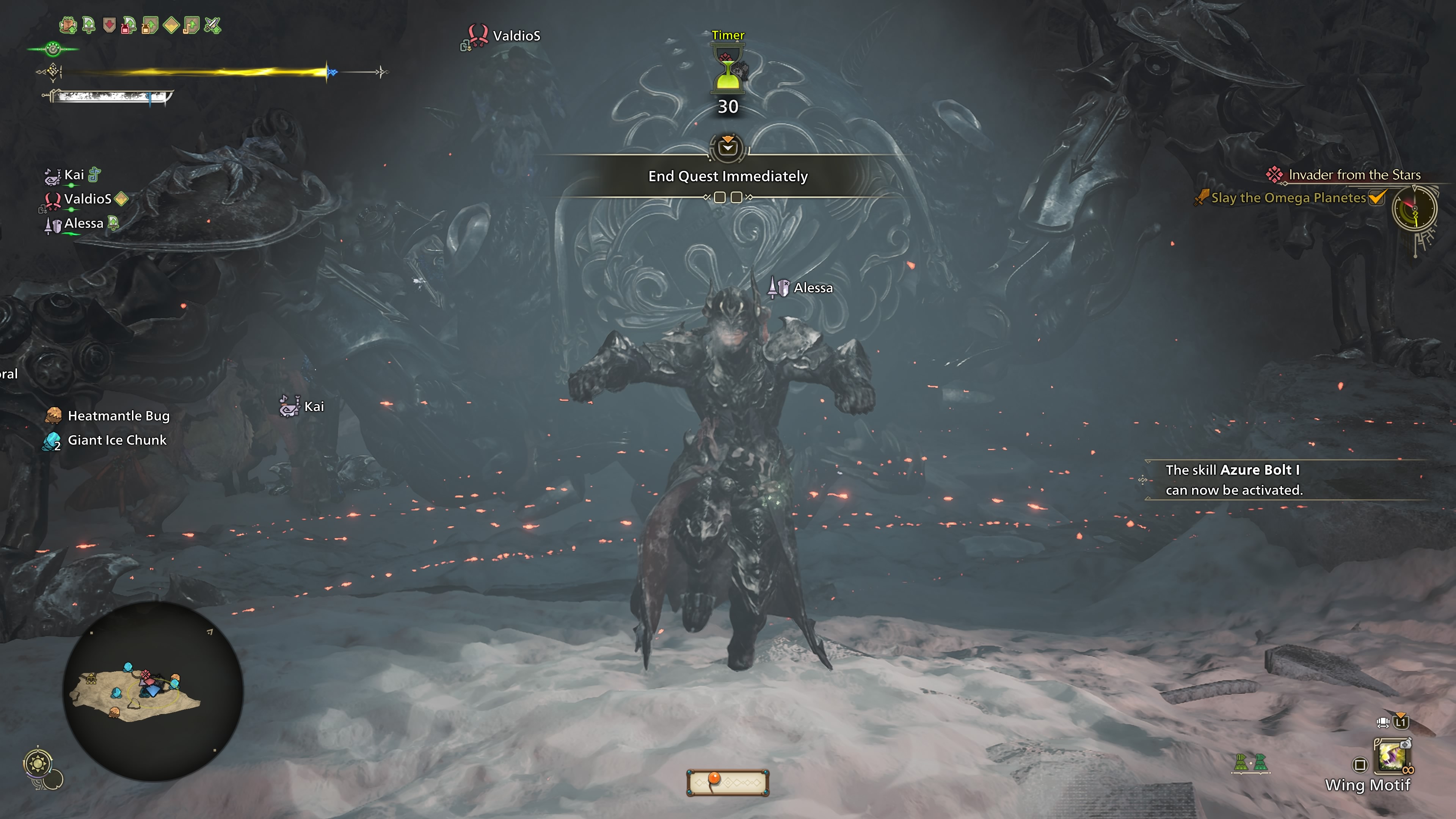
Task: Click the yellow diamond buff icon
Action: tap(171, 25)
